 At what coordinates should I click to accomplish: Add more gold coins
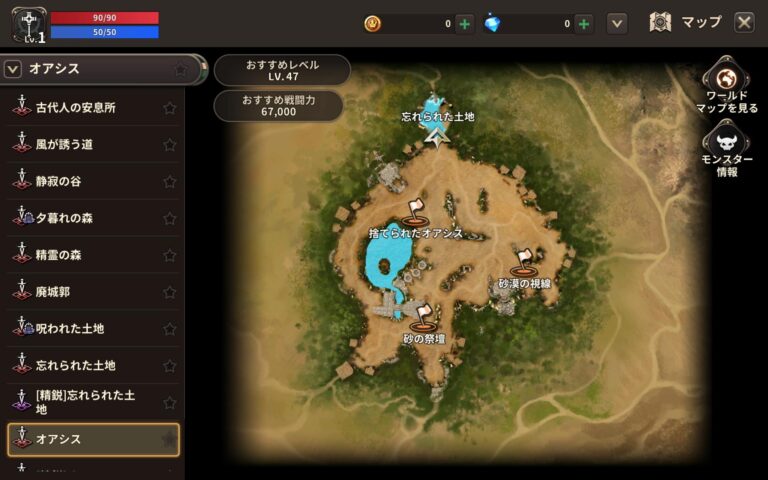coord(465,23)
